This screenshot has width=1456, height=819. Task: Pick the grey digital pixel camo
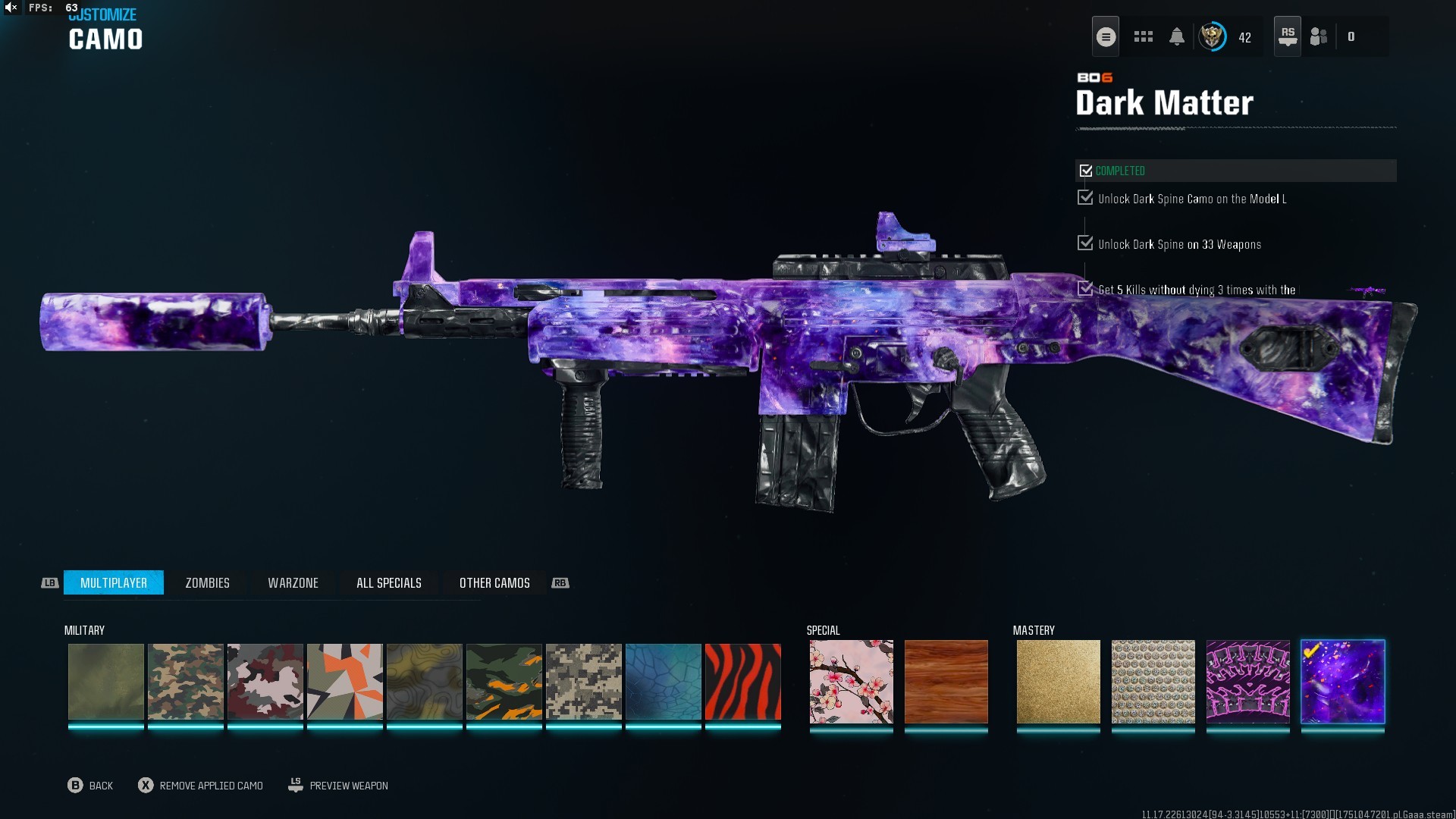(x=583, y=681)
